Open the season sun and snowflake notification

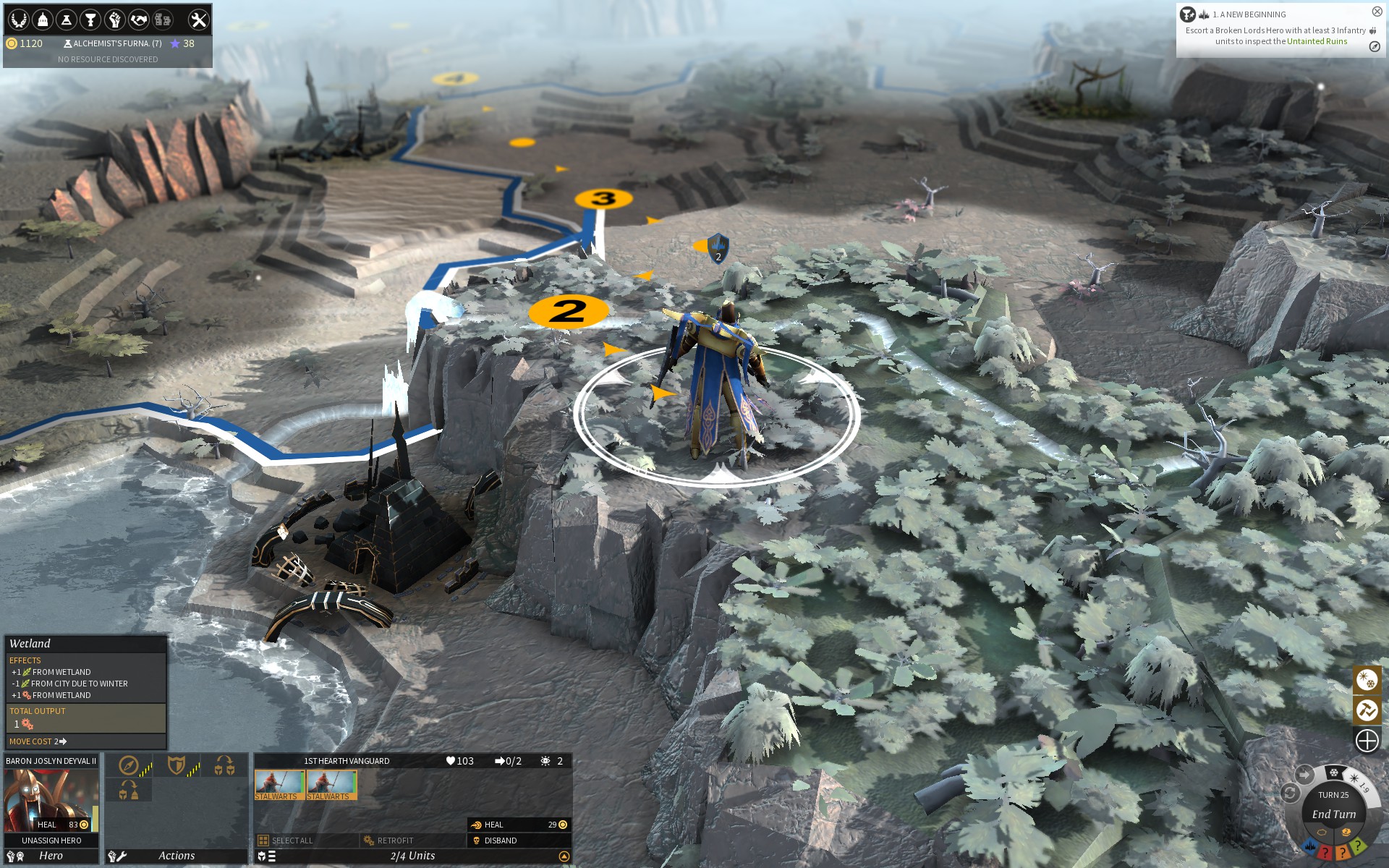point(1367,680)
